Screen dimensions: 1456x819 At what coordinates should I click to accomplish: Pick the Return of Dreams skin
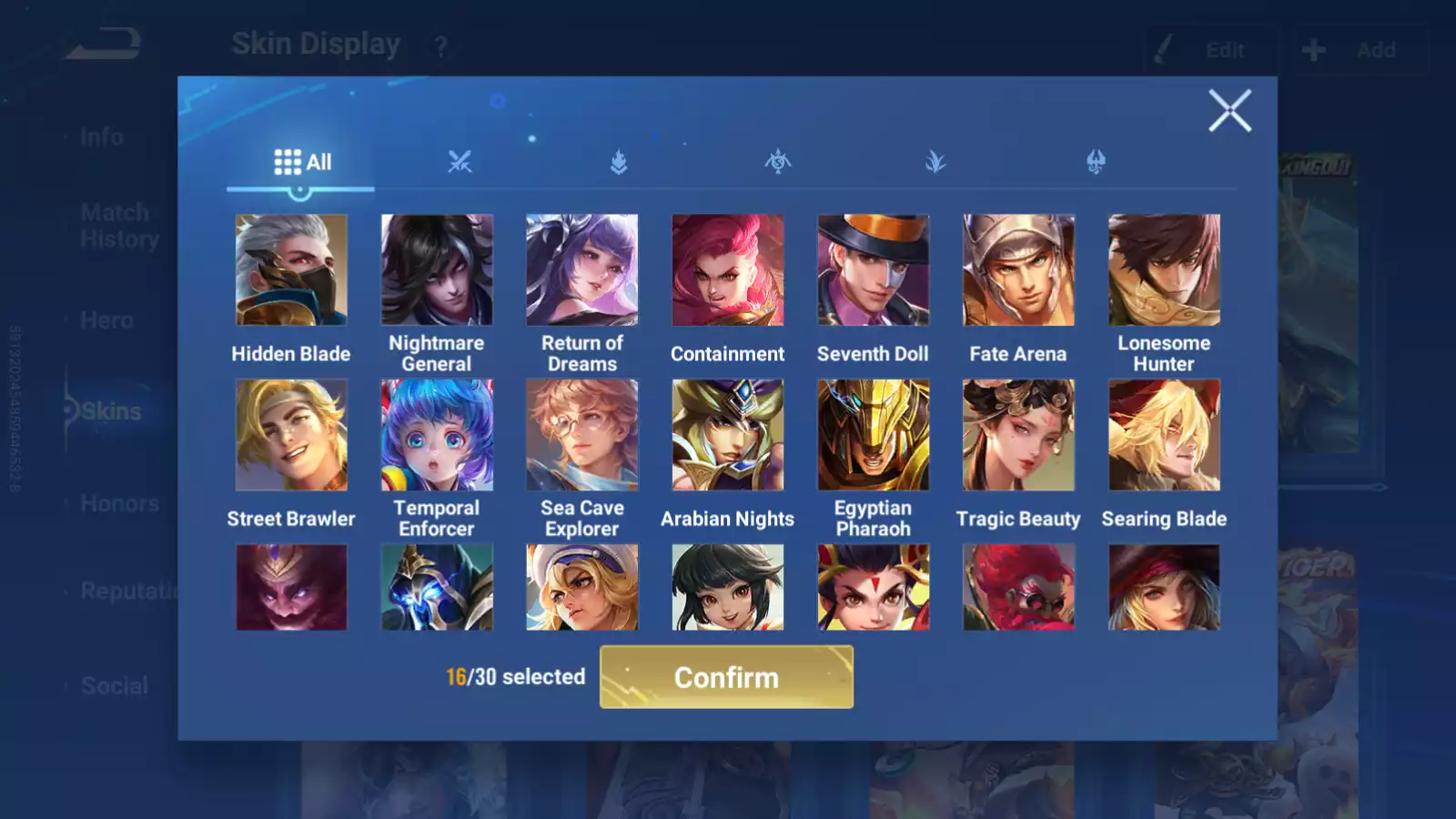[582, 270]
